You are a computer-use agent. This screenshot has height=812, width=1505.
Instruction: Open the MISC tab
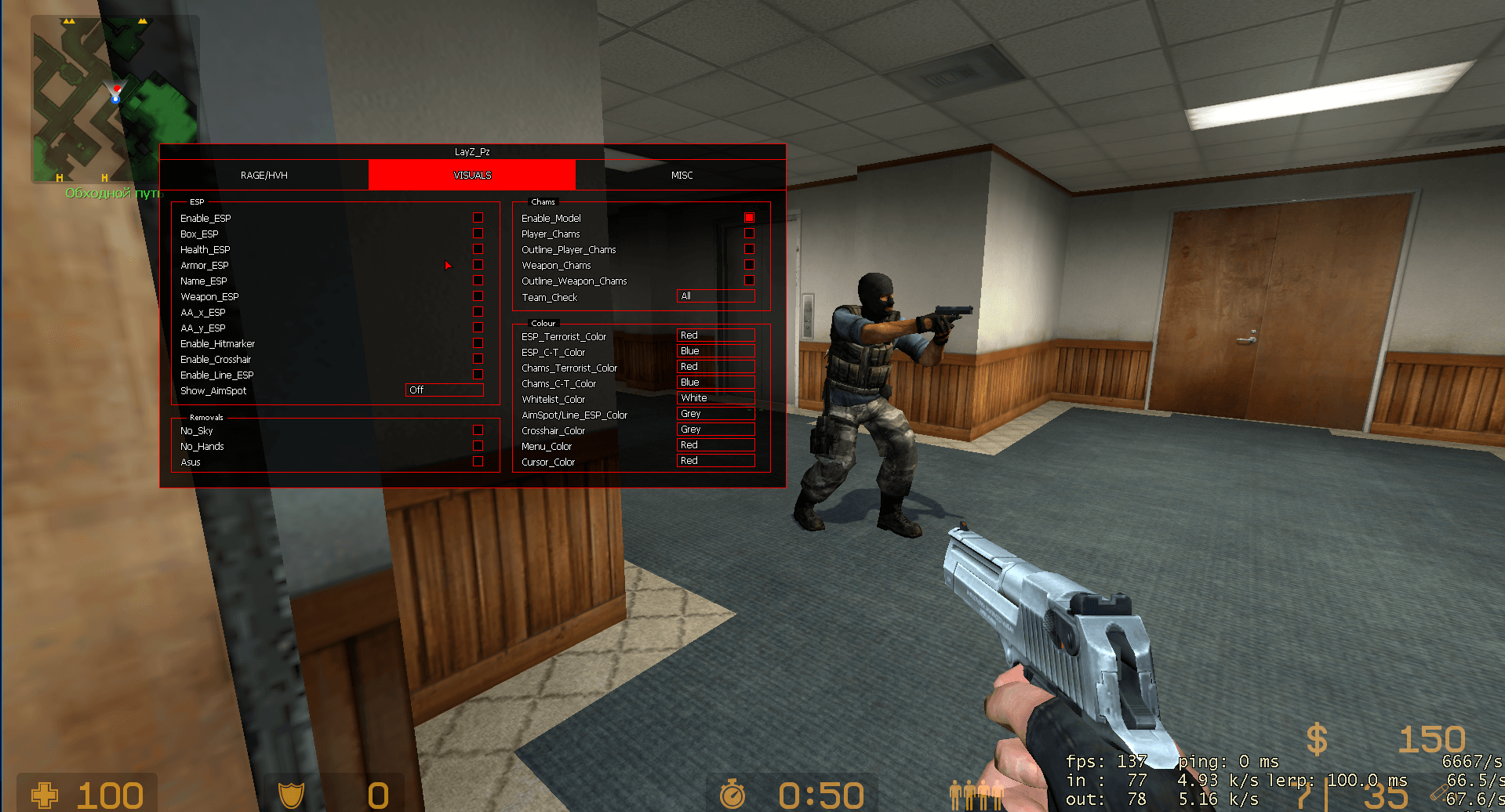click(681, 175)
